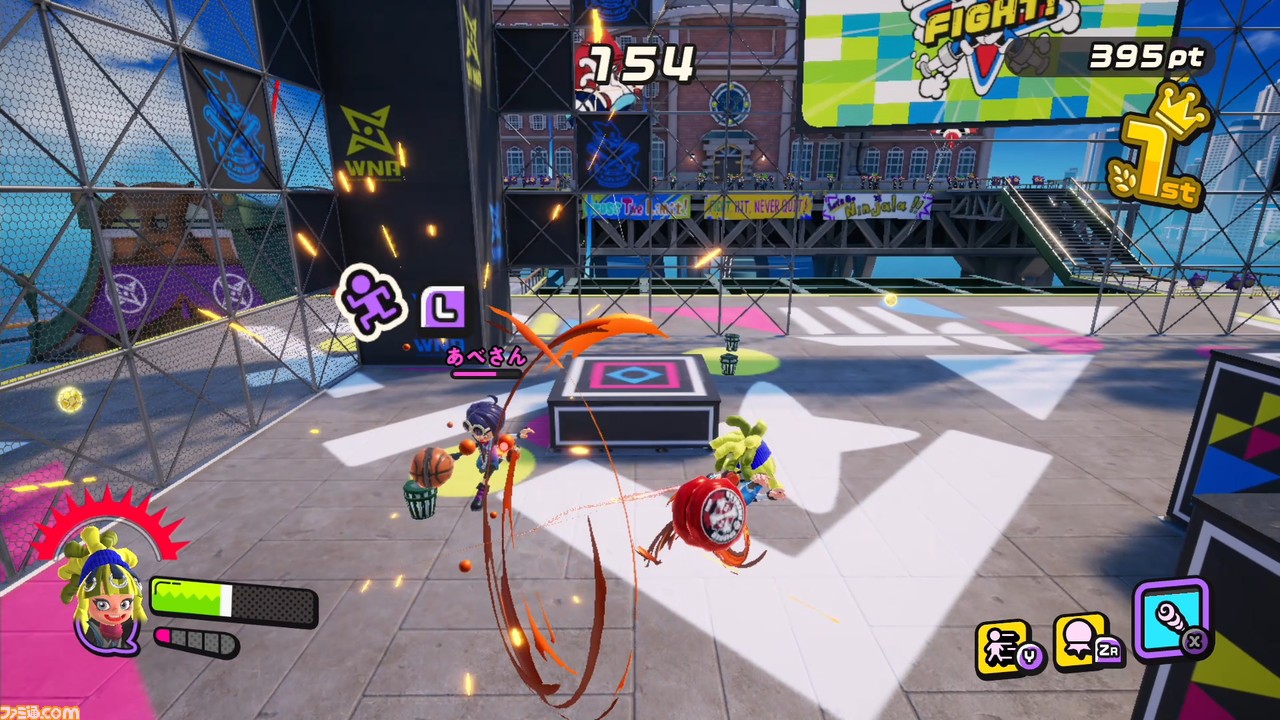Select the purple running figure icon
This screenshot has height=720, width=1280.
coord(372,299)
